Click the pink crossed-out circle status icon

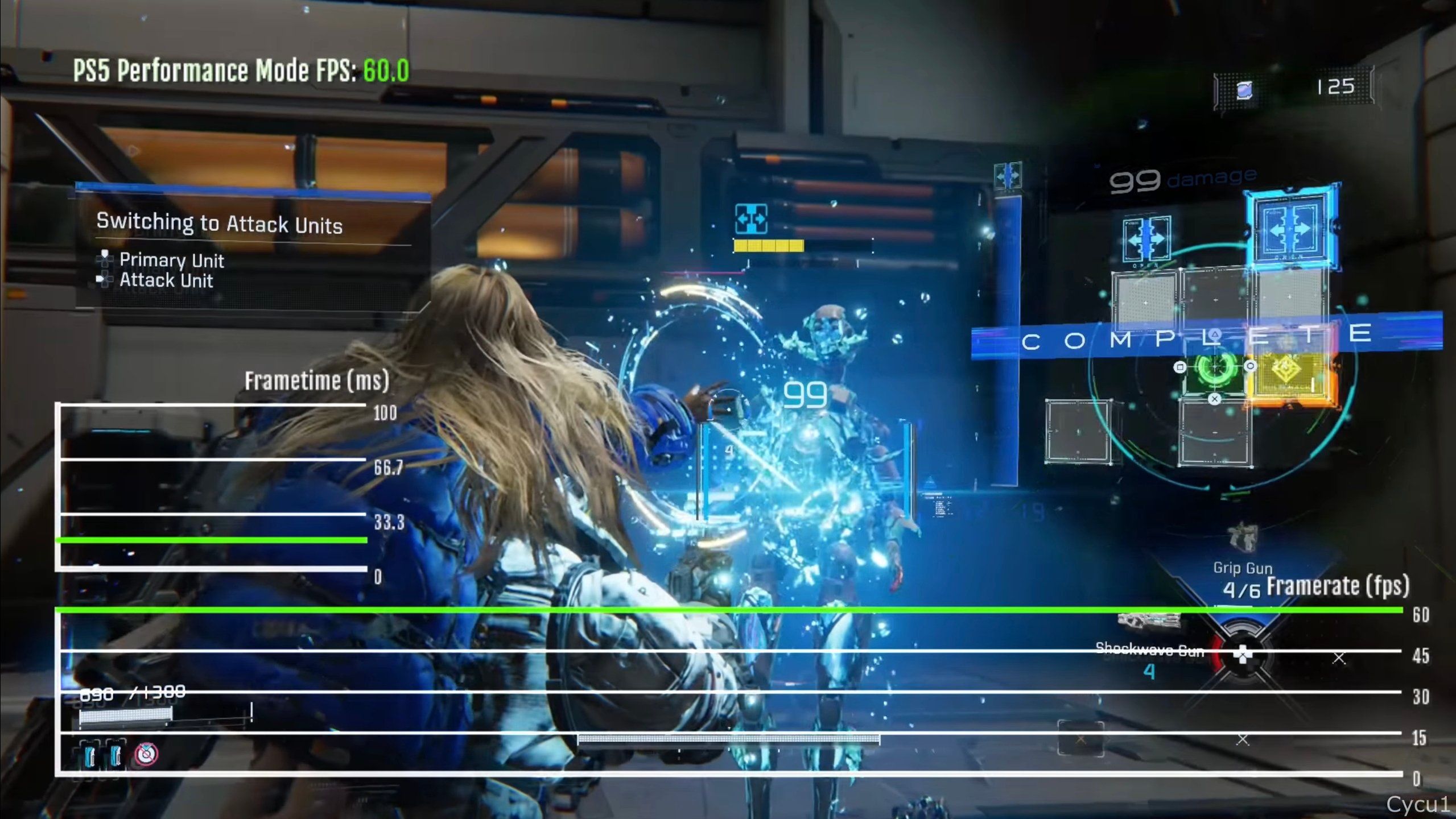pyautogui.click(x=146, y=754)
